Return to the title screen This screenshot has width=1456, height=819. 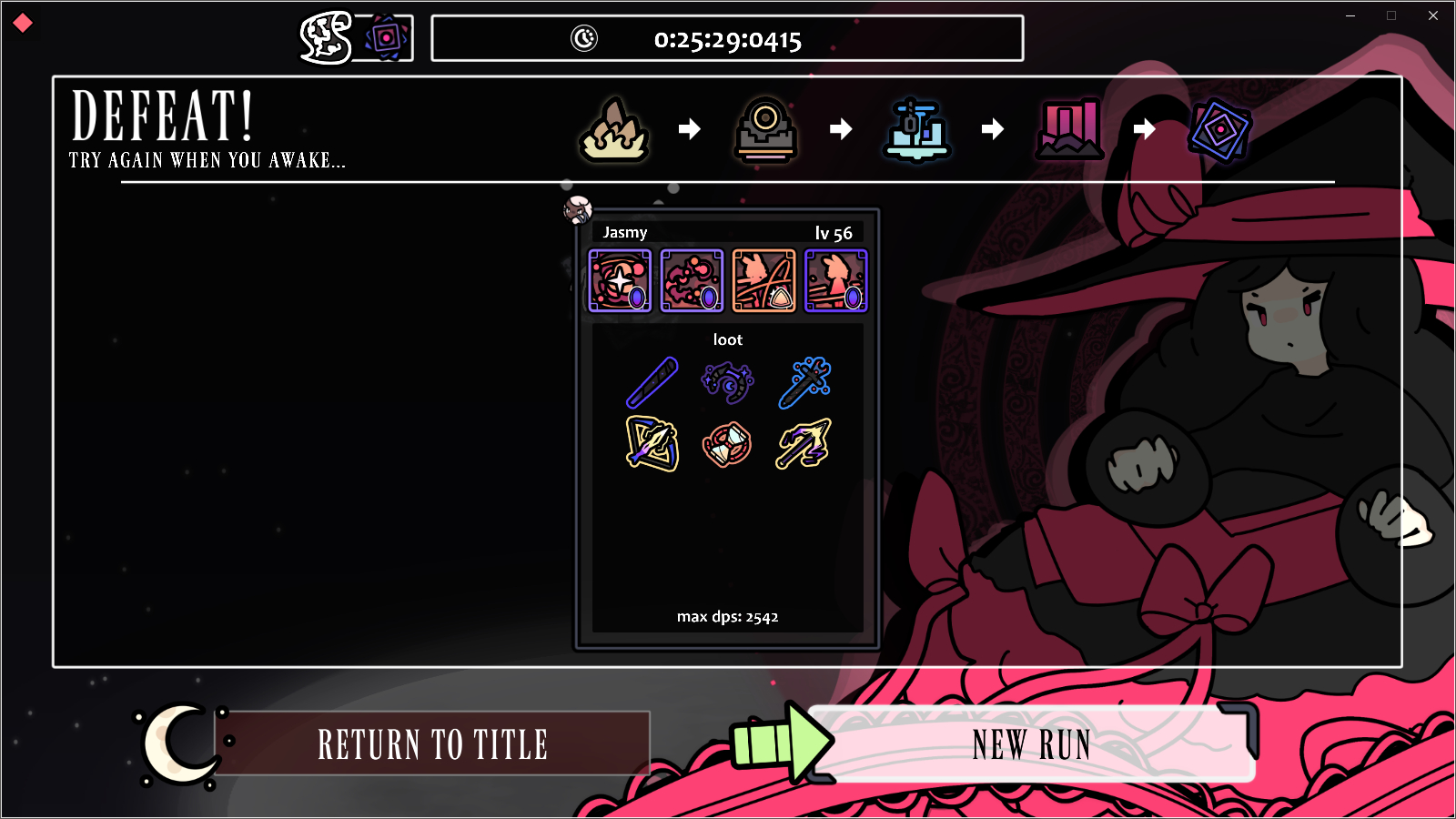[x=432, y=744]
